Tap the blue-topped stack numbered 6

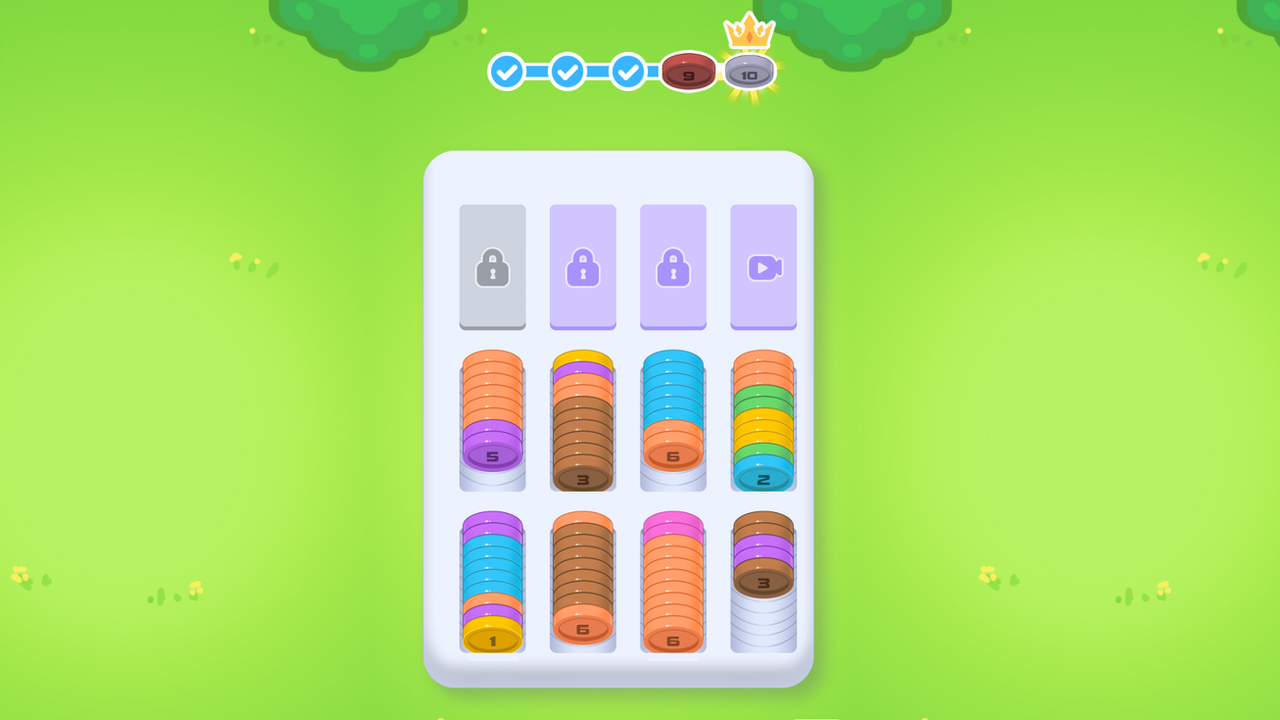tap(673, 420)
